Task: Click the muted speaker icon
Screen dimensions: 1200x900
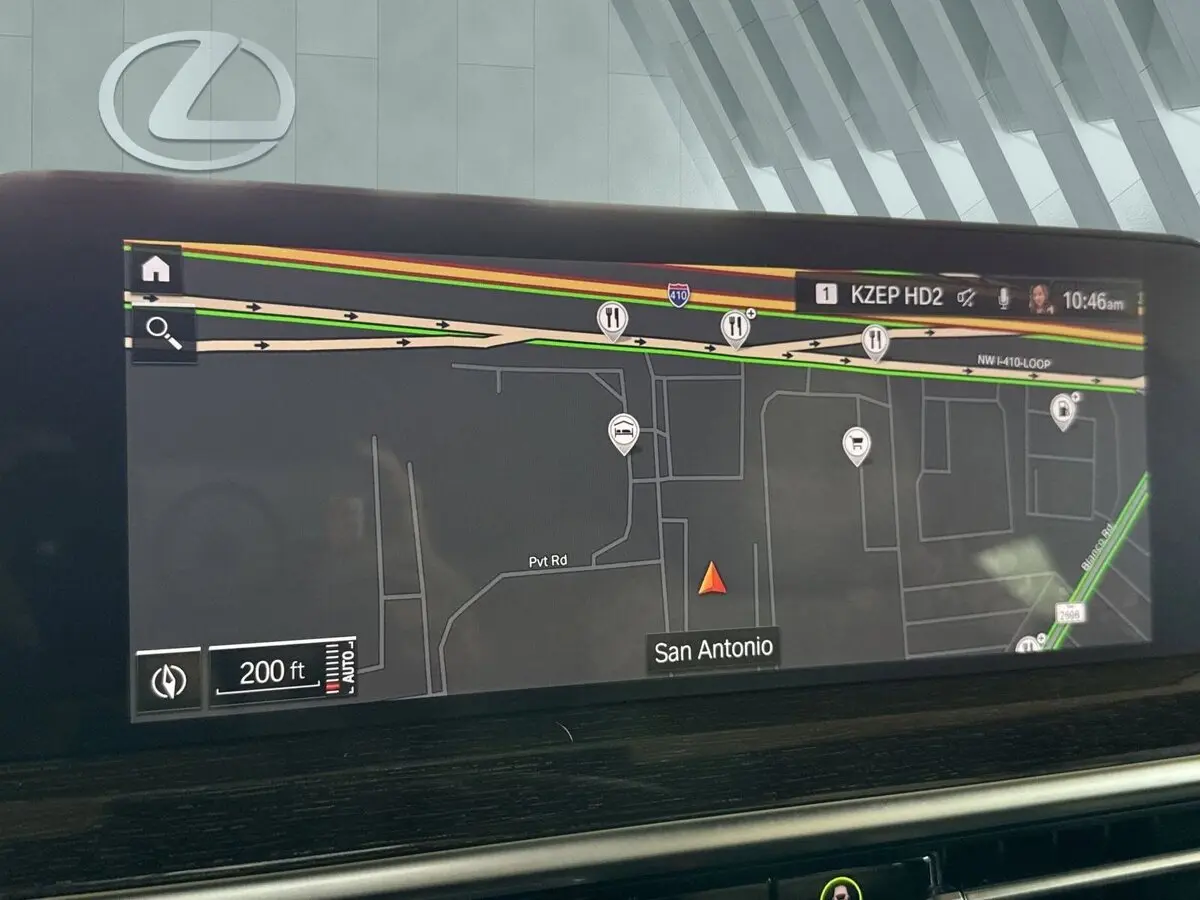Action: [966, 297]
